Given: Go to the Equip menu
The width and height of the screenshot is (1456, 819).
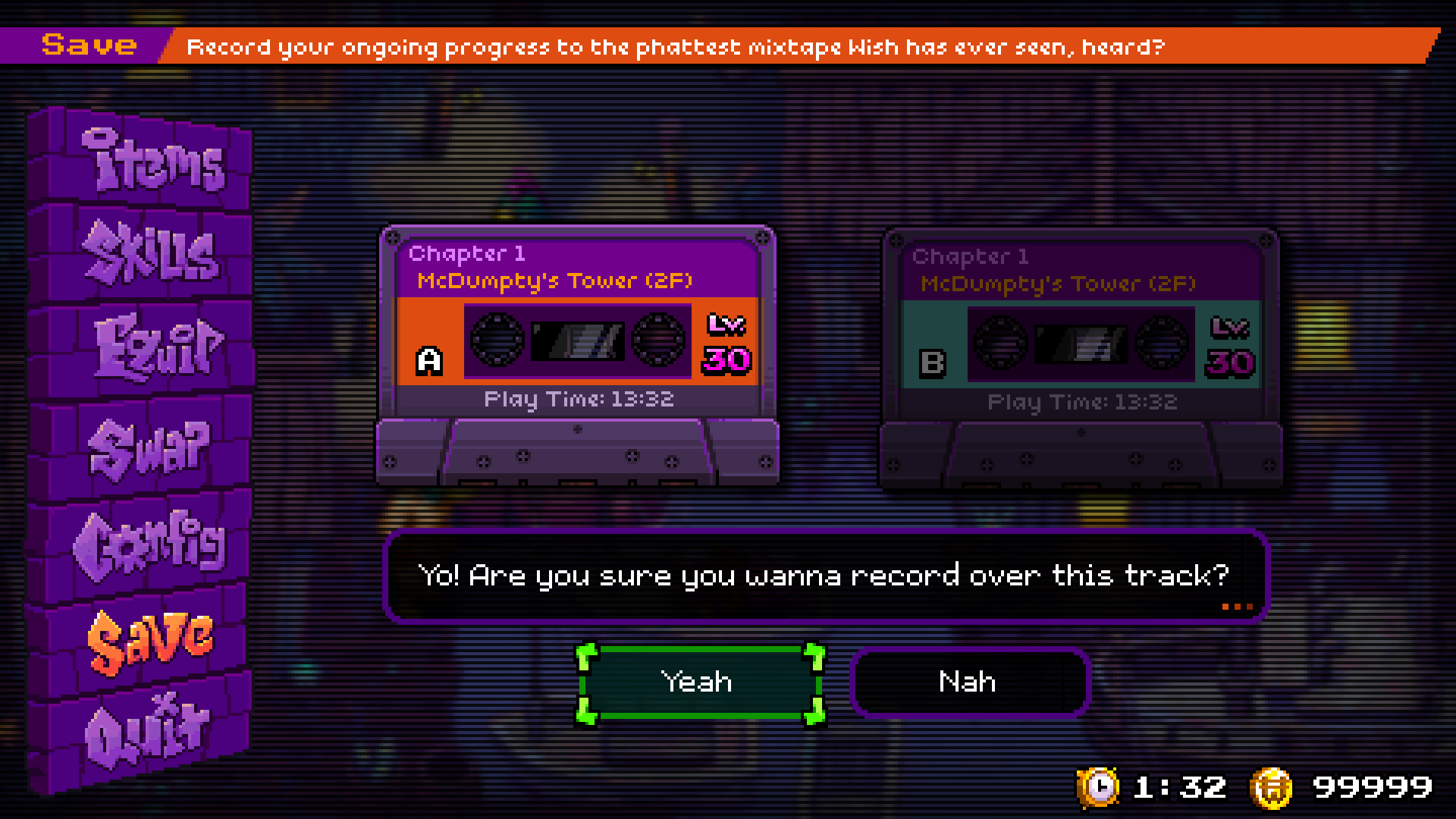Looking at the screenshot, I should pyautogui.click(x=158, y=347).
